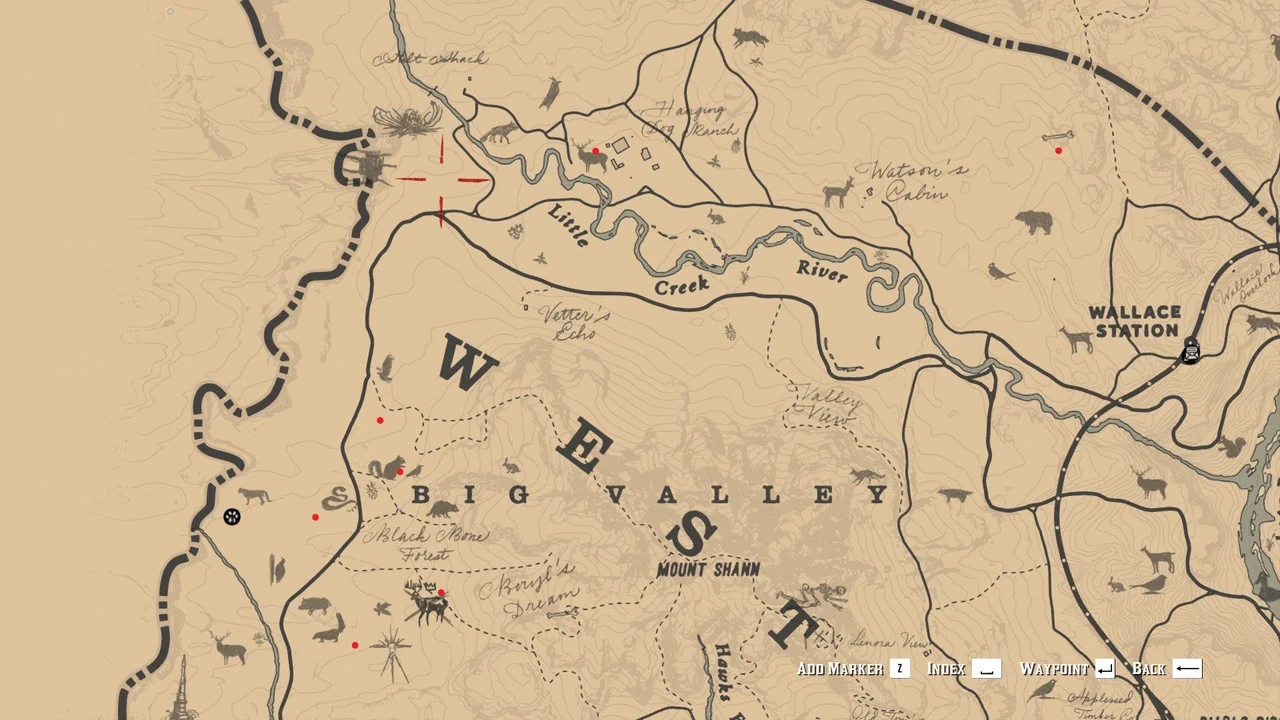Image resolution: width=1280 pixels, height=720 pixels.
Task: Select the boar icon below Black Bone Forest
Action: [313, 605]
